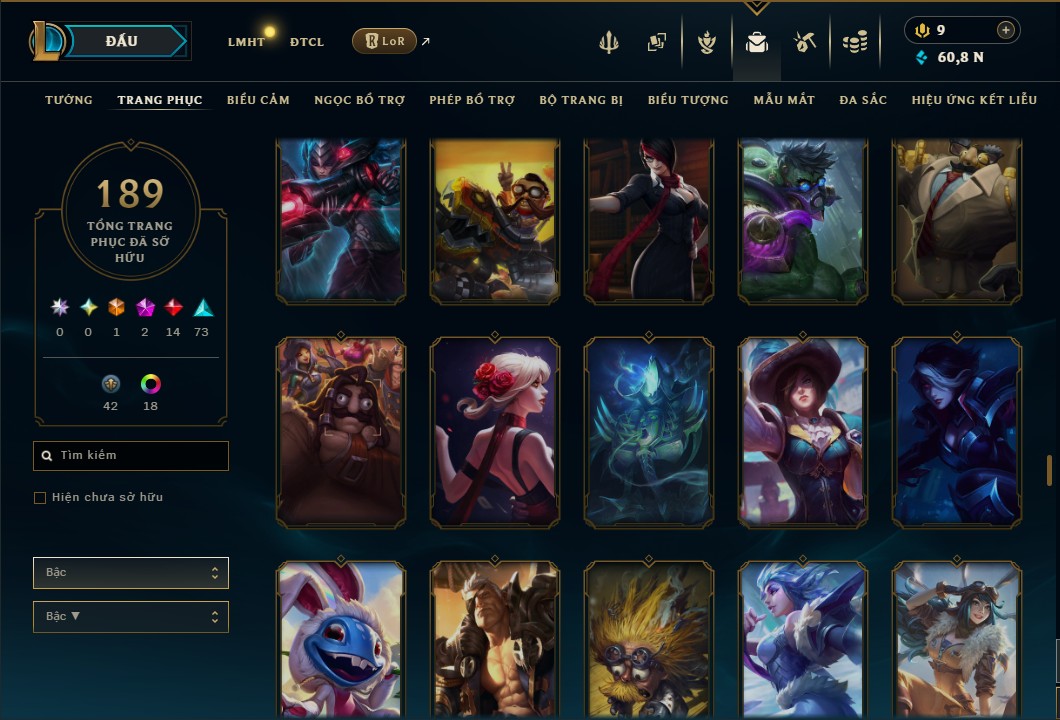
Task: Open the Bậc grouping dropdown
Action: tap(131, 573)
